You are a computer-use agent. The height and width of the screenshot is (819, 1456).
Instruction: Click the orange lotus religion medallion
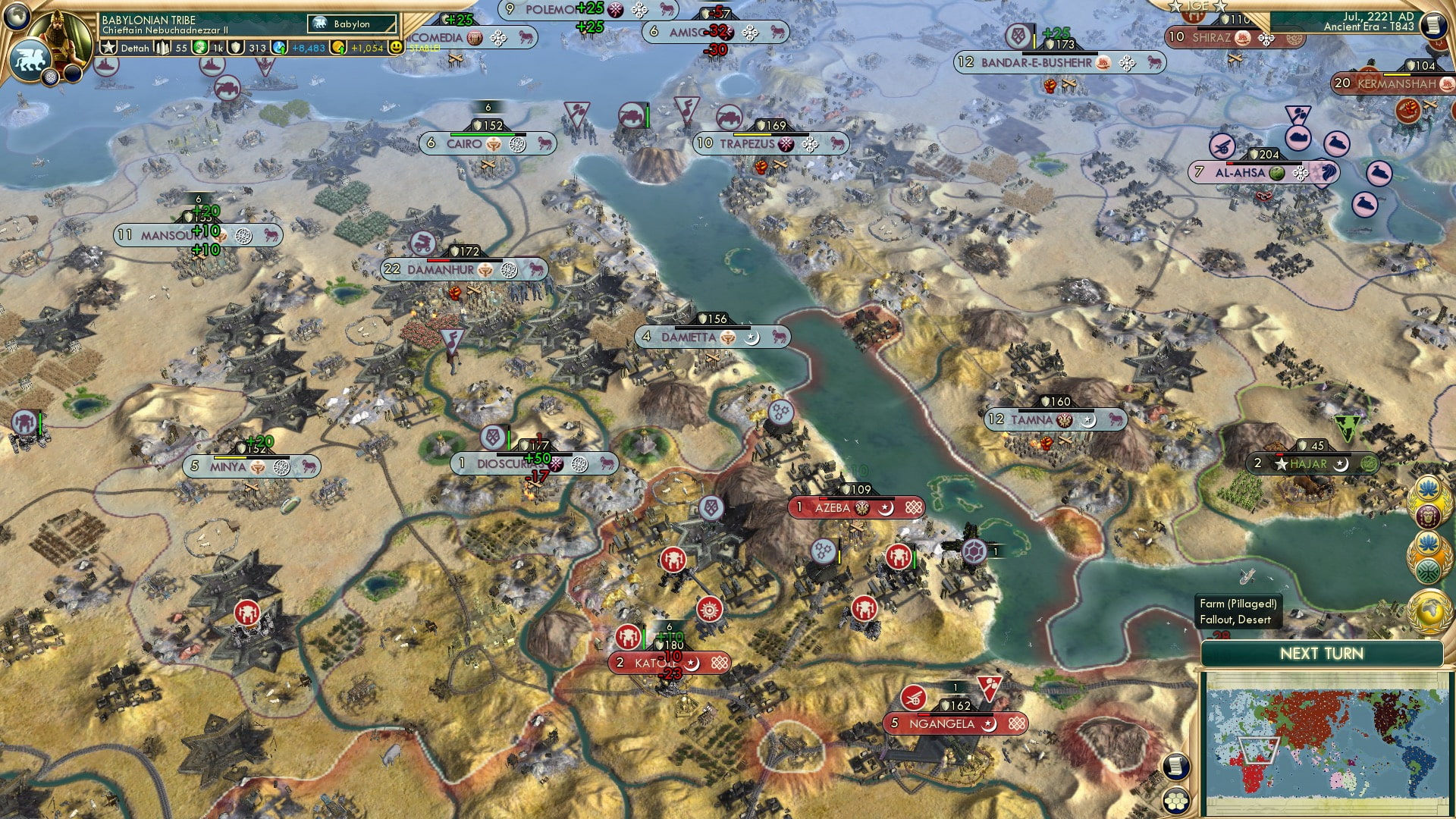click(x=1427, y=541)
